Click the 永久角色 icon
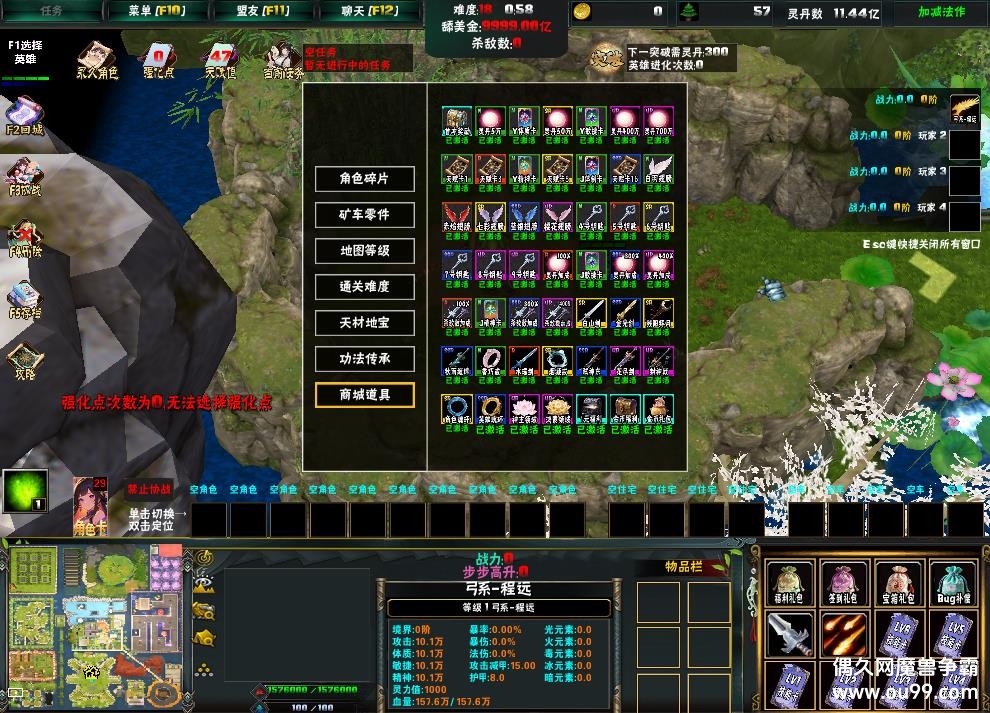The image size is (990, 713). [96, 60]
